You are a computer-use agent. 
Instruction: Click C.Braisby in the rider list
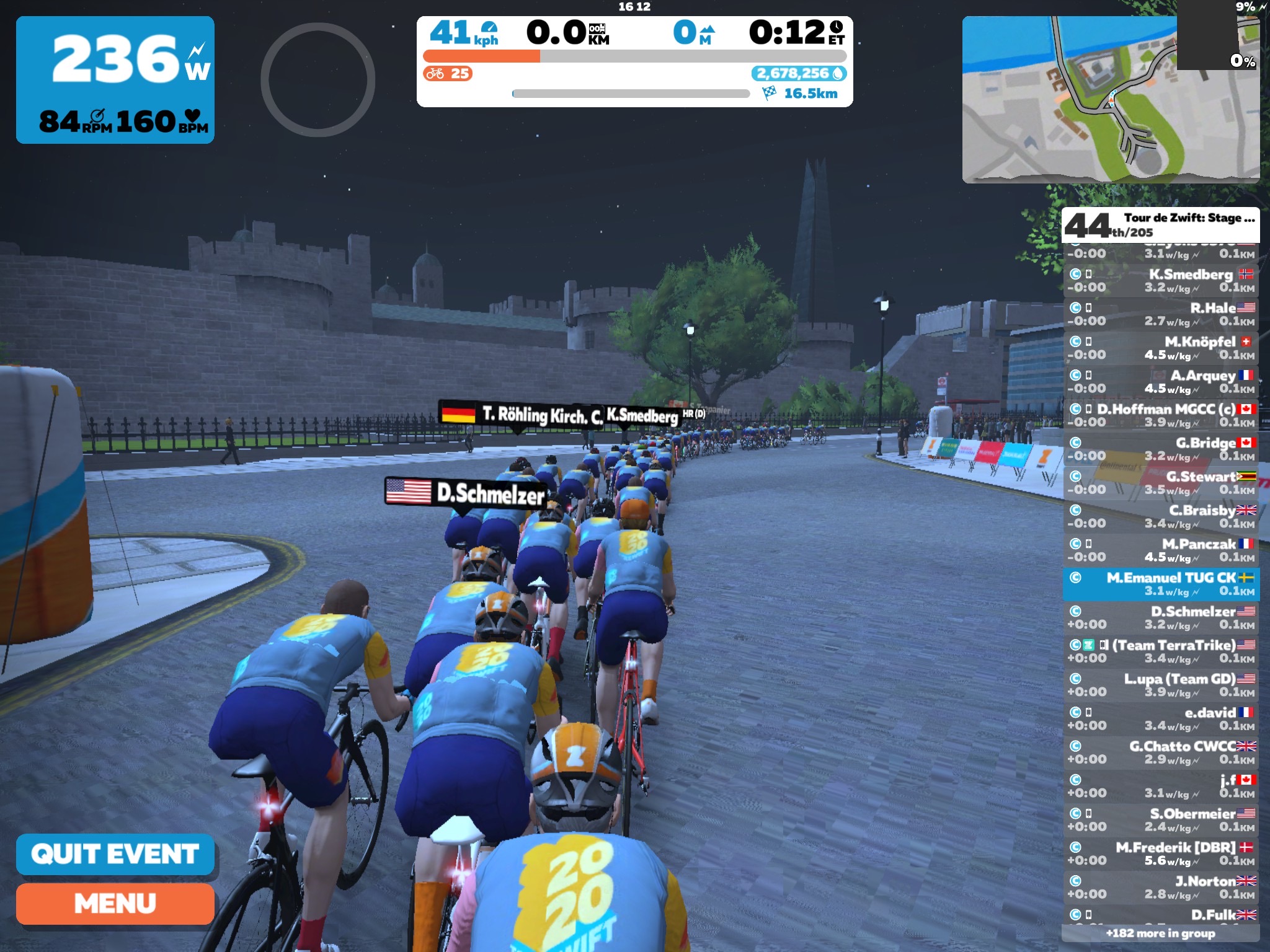(1161, 516)
